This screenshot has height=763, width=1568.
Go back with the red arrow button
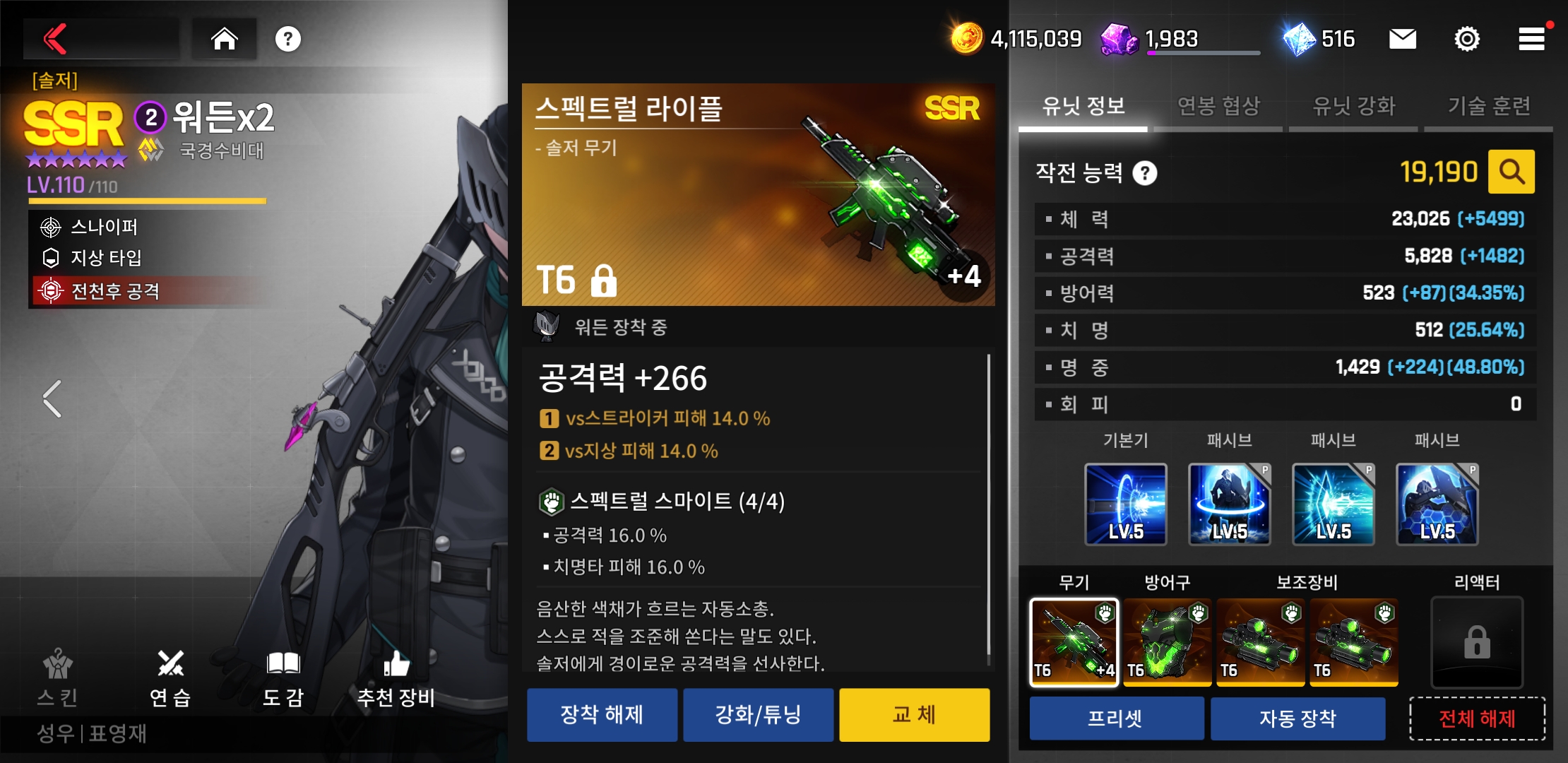pos(57,39)
